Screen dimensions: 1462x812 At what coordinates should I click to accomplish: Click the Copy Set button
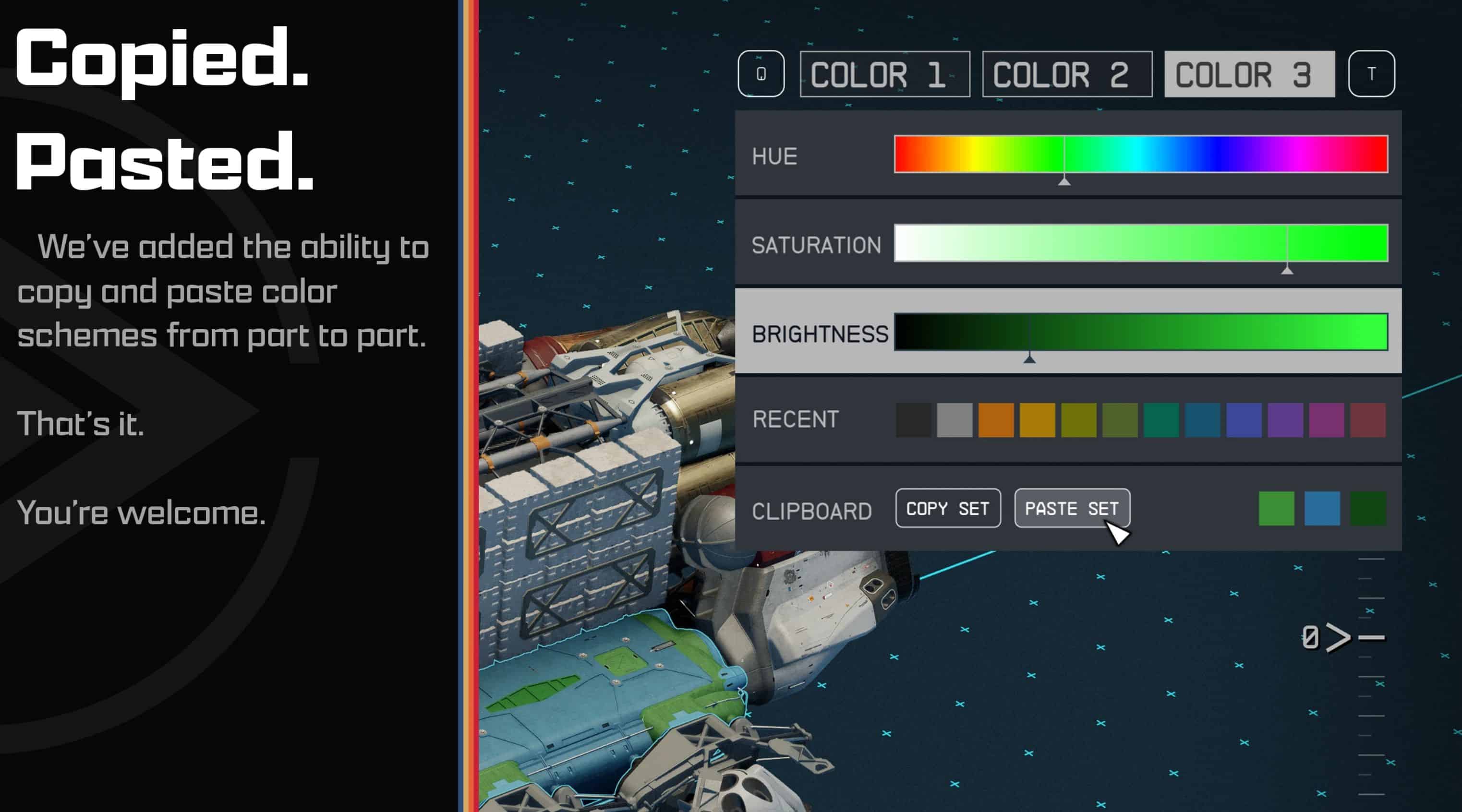[948, 508]
